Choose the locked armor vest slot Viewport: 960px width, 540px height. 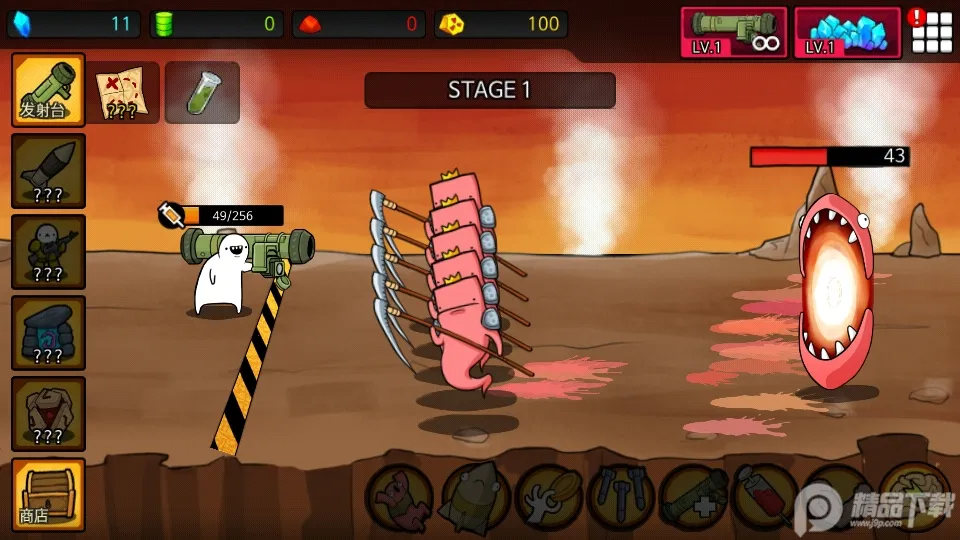tap(47, 413)
